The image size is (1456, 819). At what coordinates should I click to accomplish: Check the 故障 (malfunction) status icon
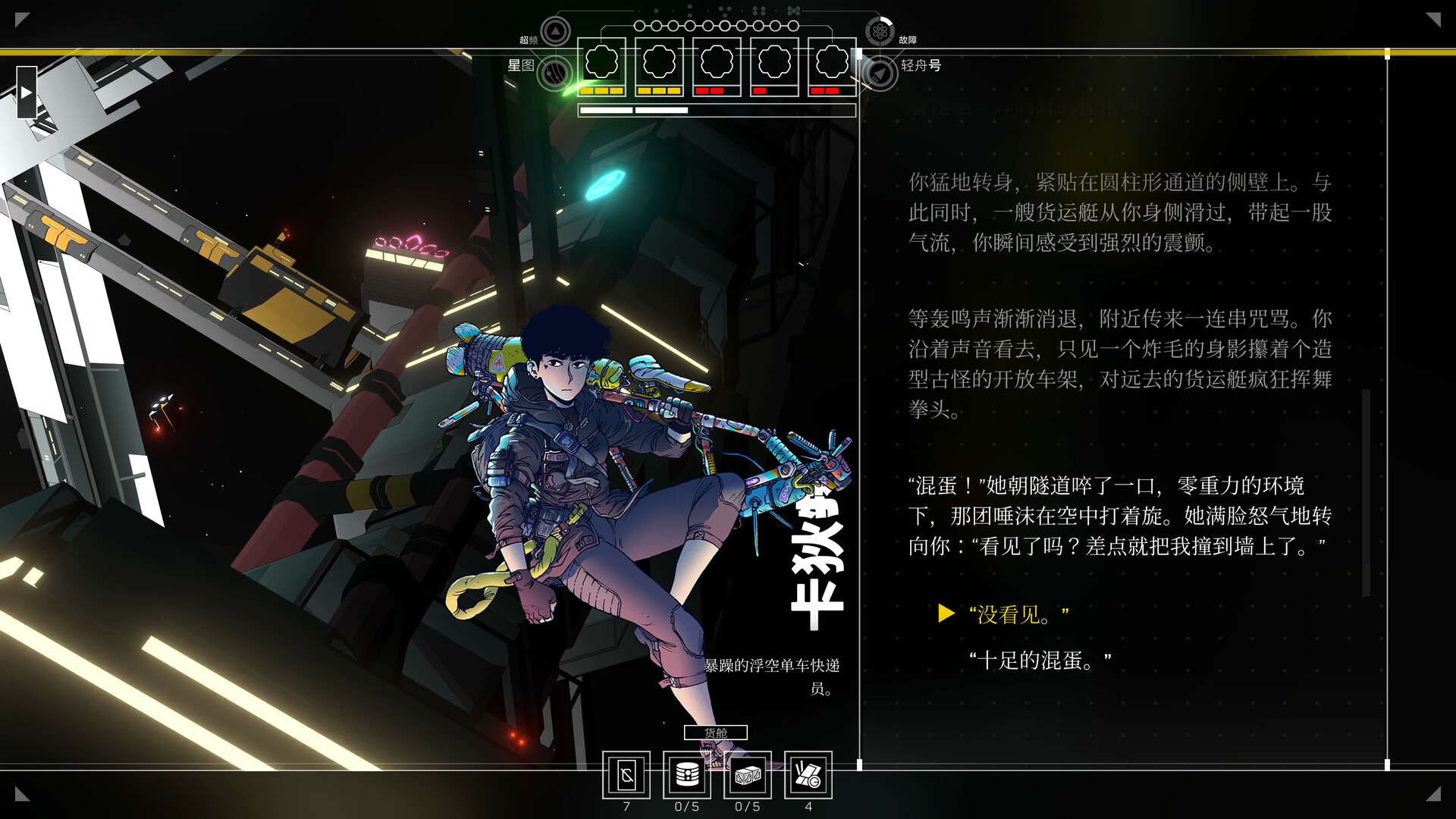point(880,31)
